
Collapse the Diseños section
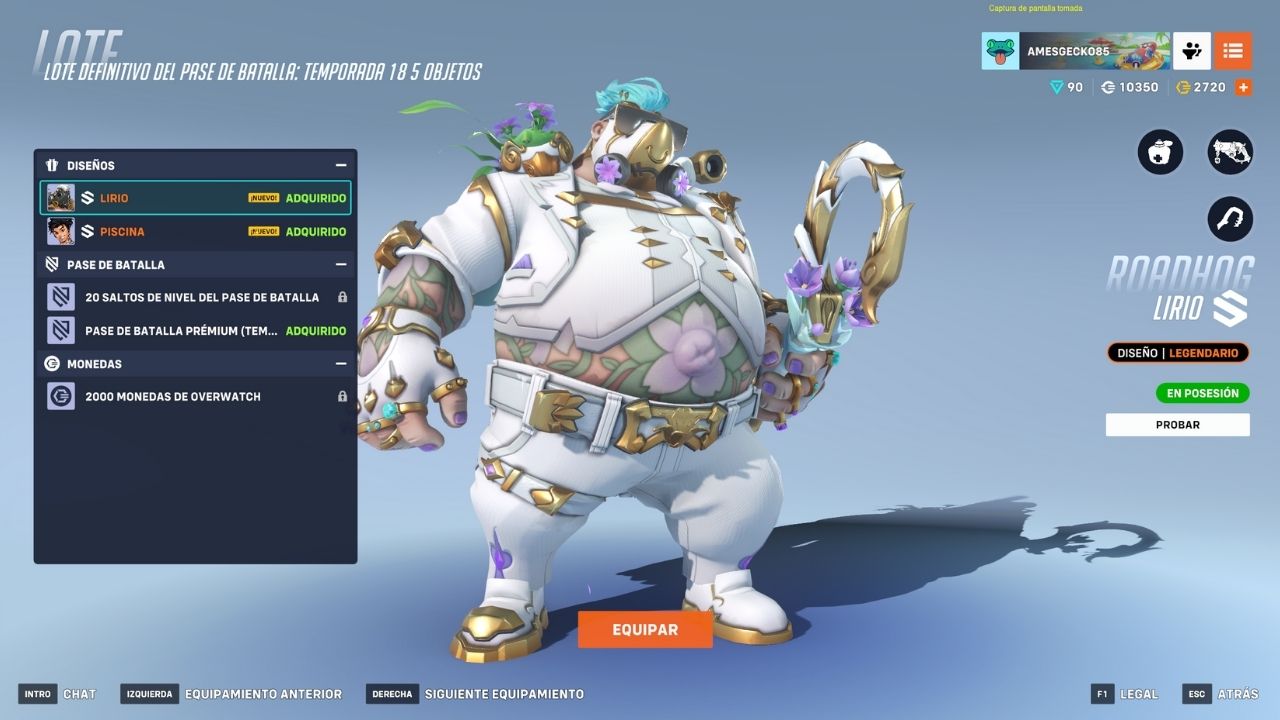click(341, 165)
